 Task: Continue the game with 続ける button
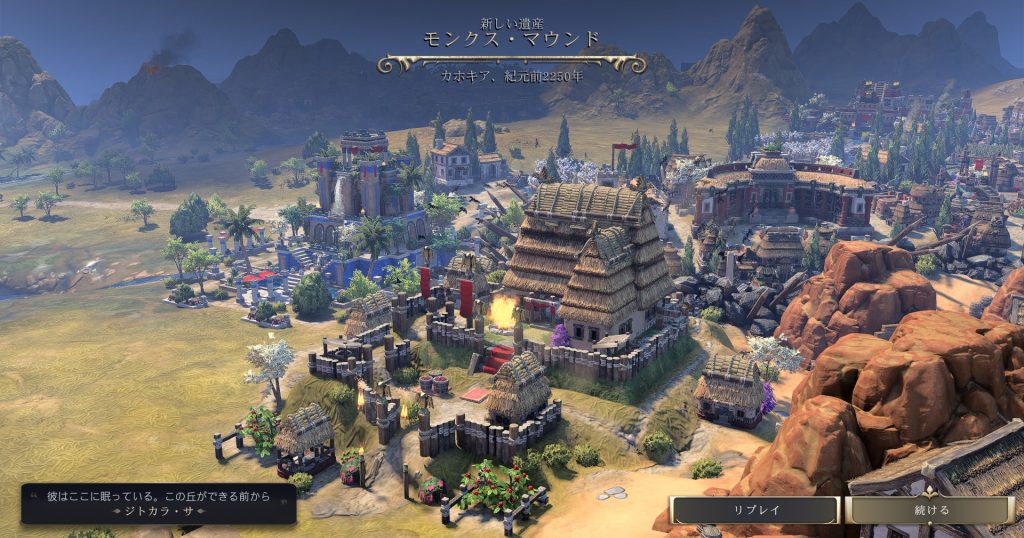tap(931, 510)
